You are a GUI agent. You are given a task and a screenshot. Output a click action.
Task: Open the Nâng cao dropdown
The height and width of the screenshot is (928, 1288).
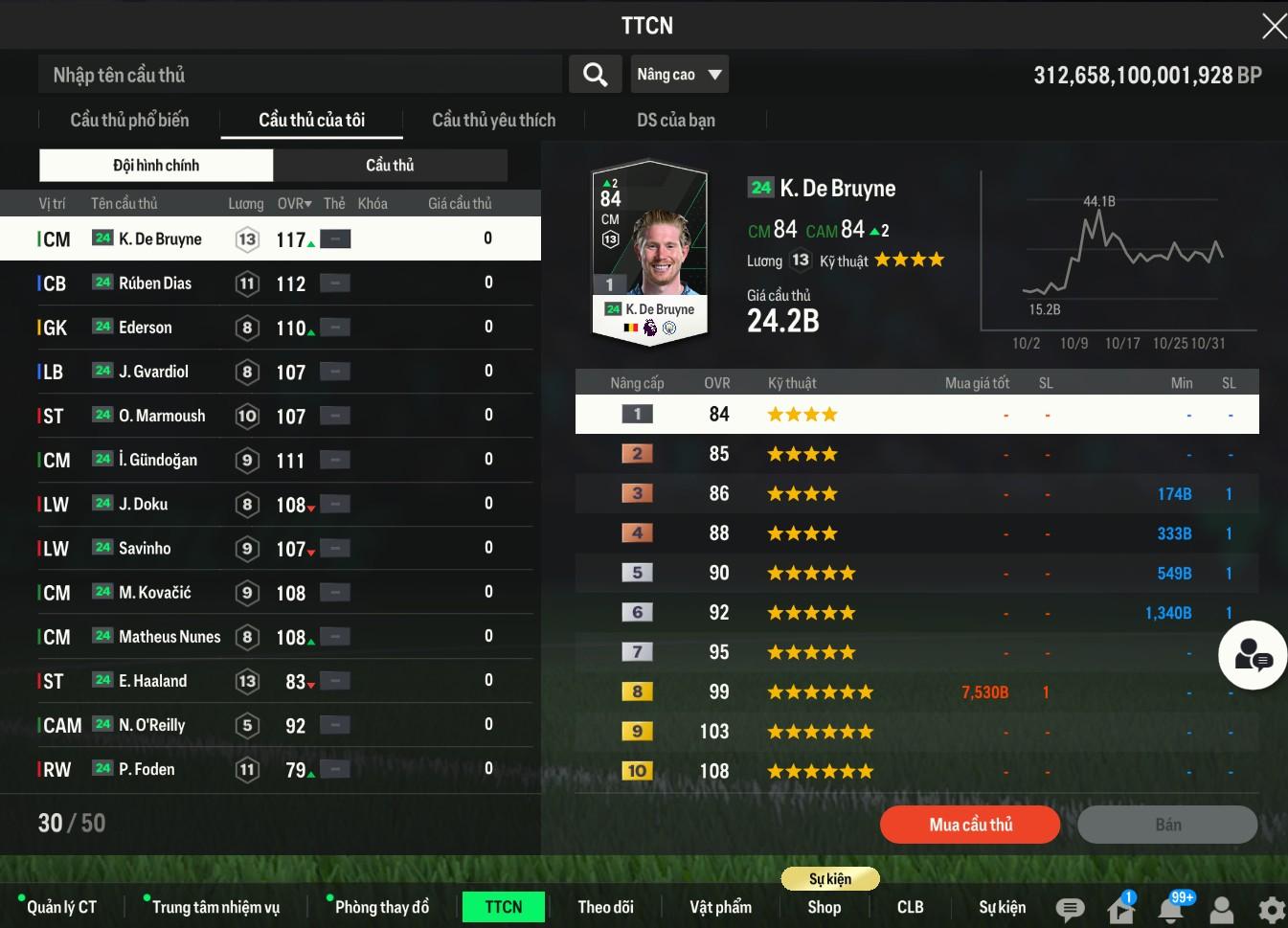(679, 75)
